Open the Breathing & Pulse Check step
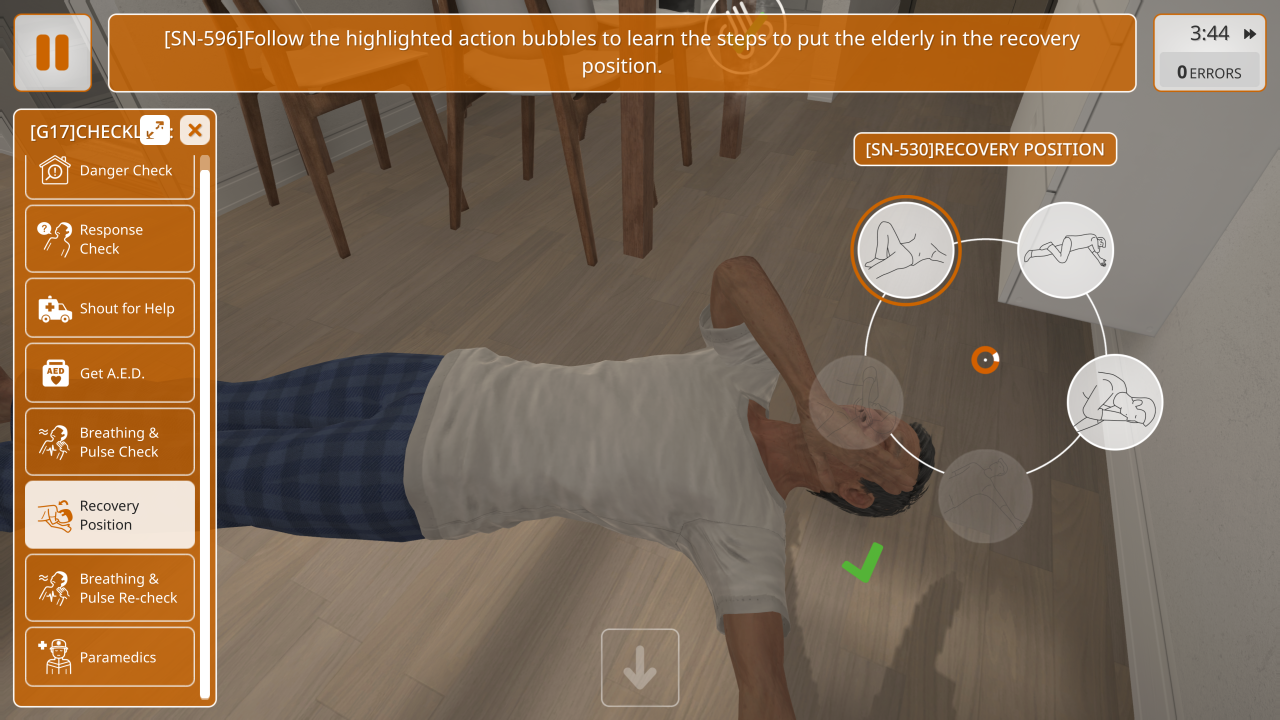The width and height of the screenshot is (1280, 720). pos(110,442)
